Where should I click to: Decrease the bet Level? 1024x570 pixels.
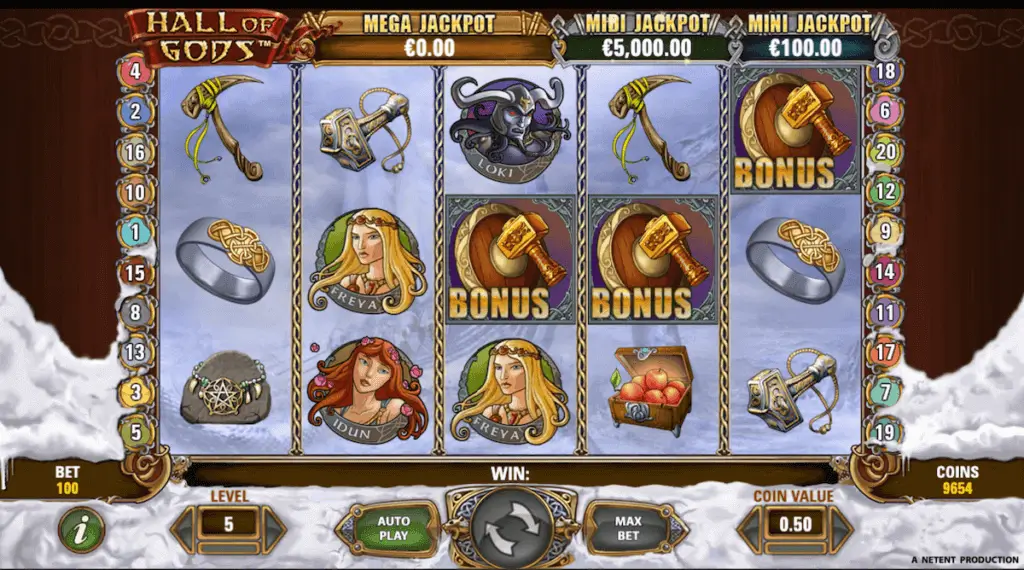click(184, 524)
